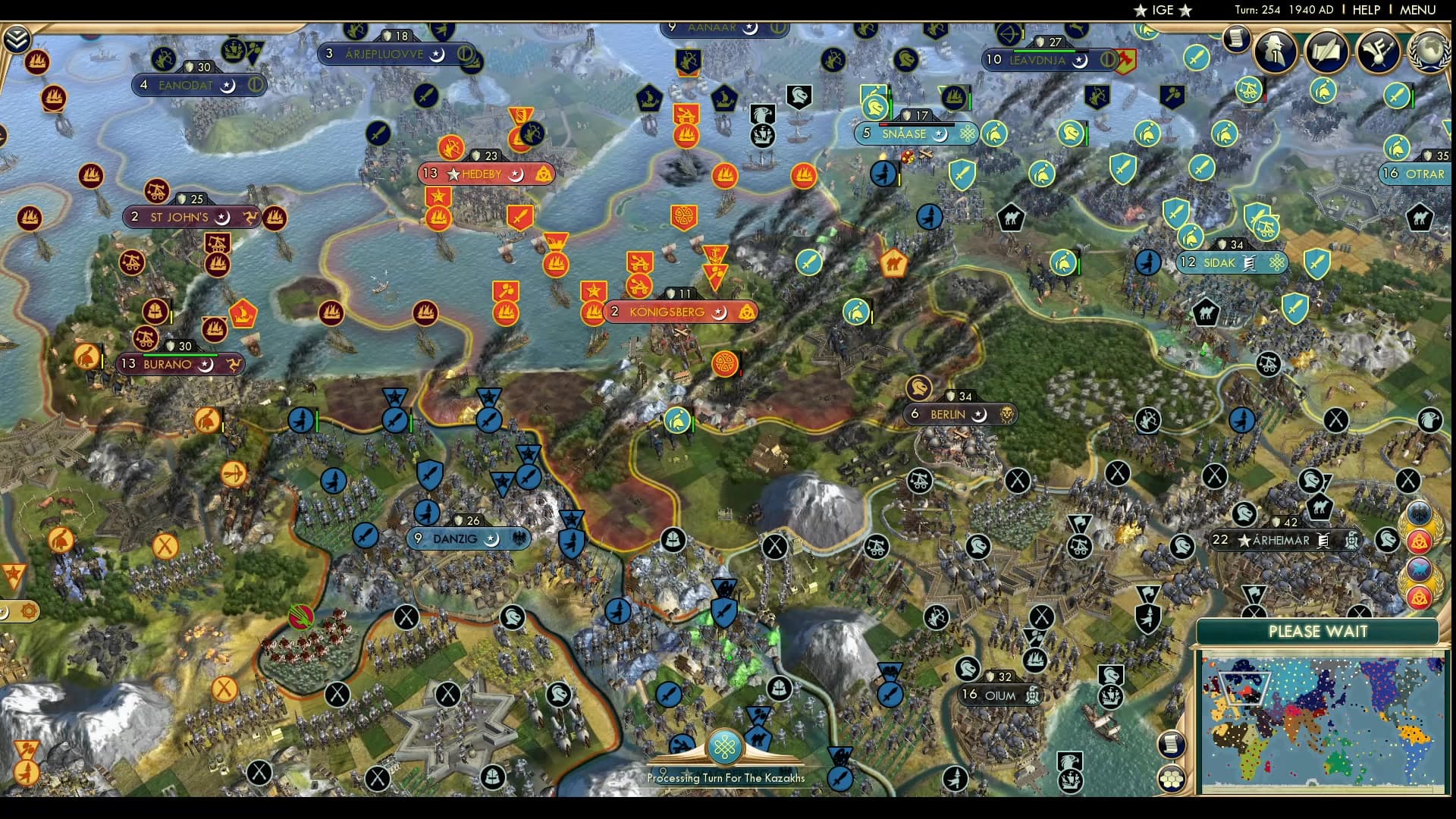Click the unit stack icon below the minimap
The image size is (1456, 819).
(x=1172, y=777)
